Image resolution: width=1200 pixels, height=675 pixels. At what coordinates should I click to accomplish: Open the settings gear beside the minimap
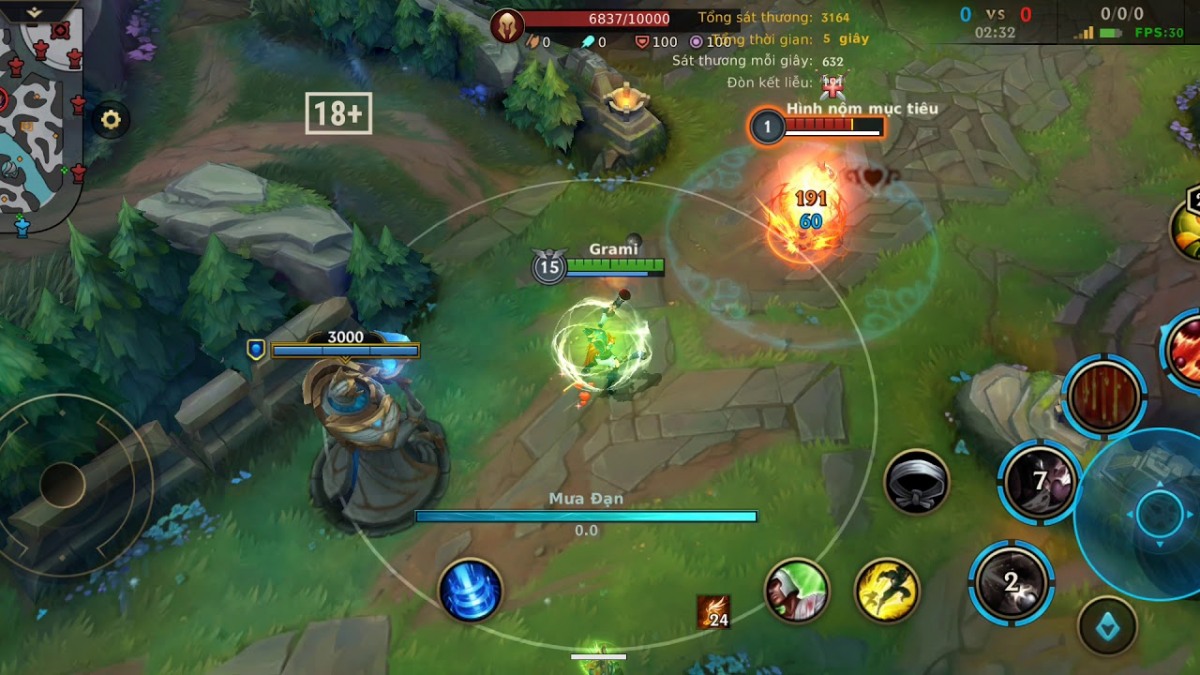(111, 121)
